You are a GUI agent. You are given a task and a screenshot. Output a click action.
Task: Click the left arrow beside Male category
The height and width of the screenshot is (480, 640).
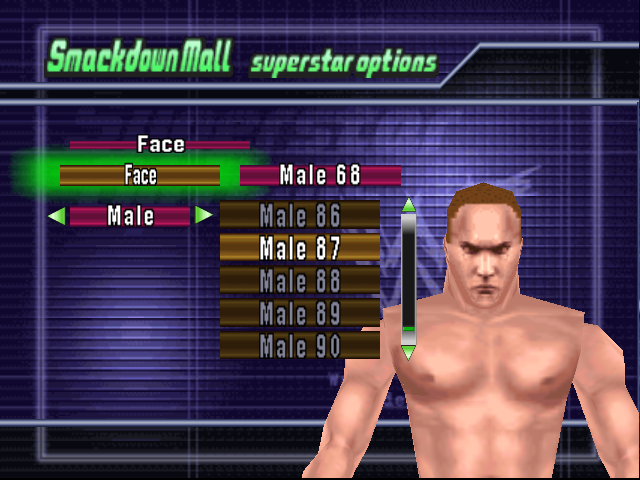point(57,215)
